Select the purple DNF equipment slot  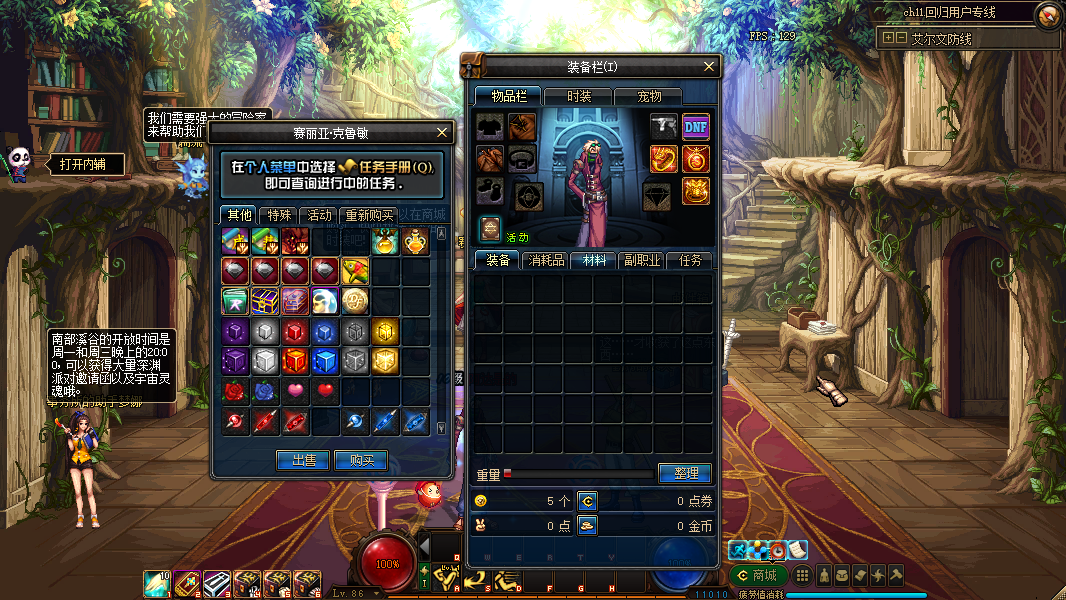(696, 126)
